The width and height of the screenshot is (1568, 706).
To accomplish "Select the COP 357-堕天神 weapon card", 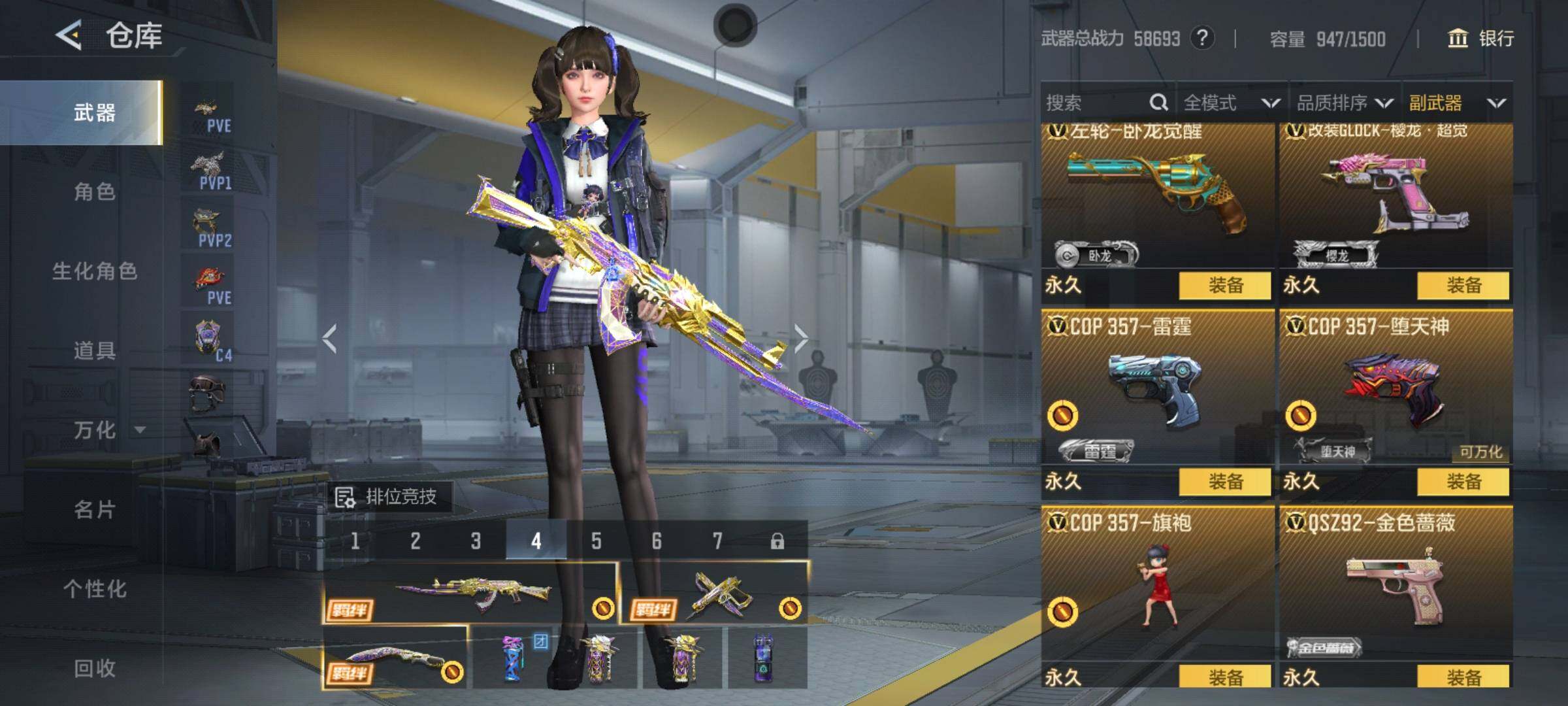I will pos(1396,392).
